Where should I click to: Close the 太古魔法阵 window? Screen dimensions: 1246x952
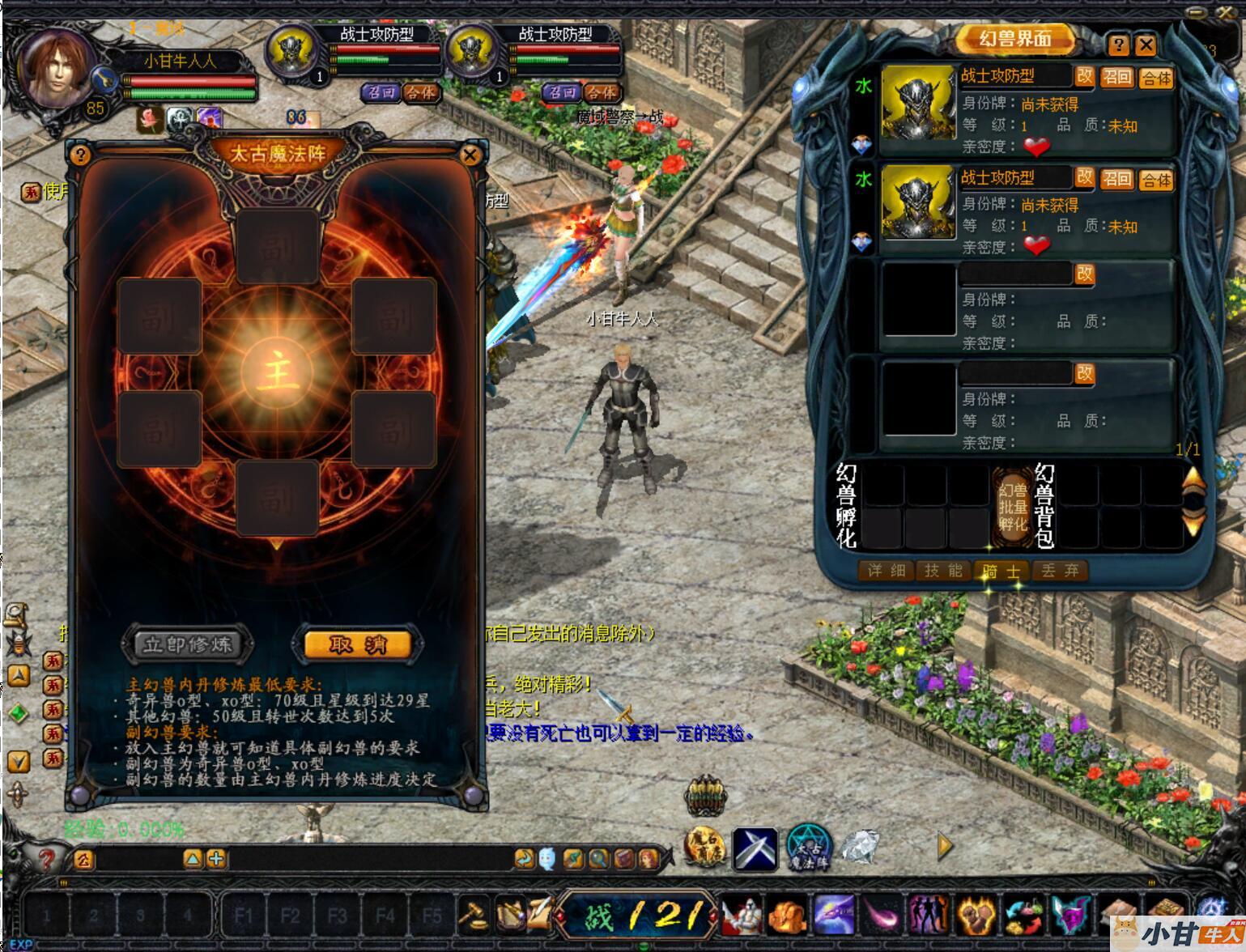pos(469,155)
